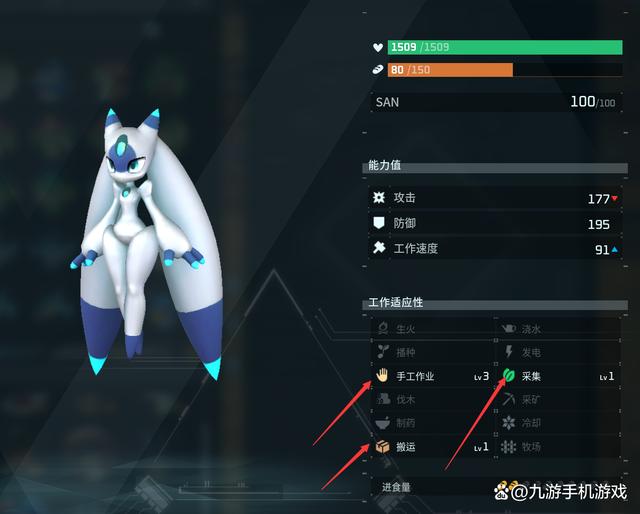The height and width of the screenshot is (514, 640).
Task: Click the greyed-out 生火 kindling entry
Action: (x=432, y=328)
